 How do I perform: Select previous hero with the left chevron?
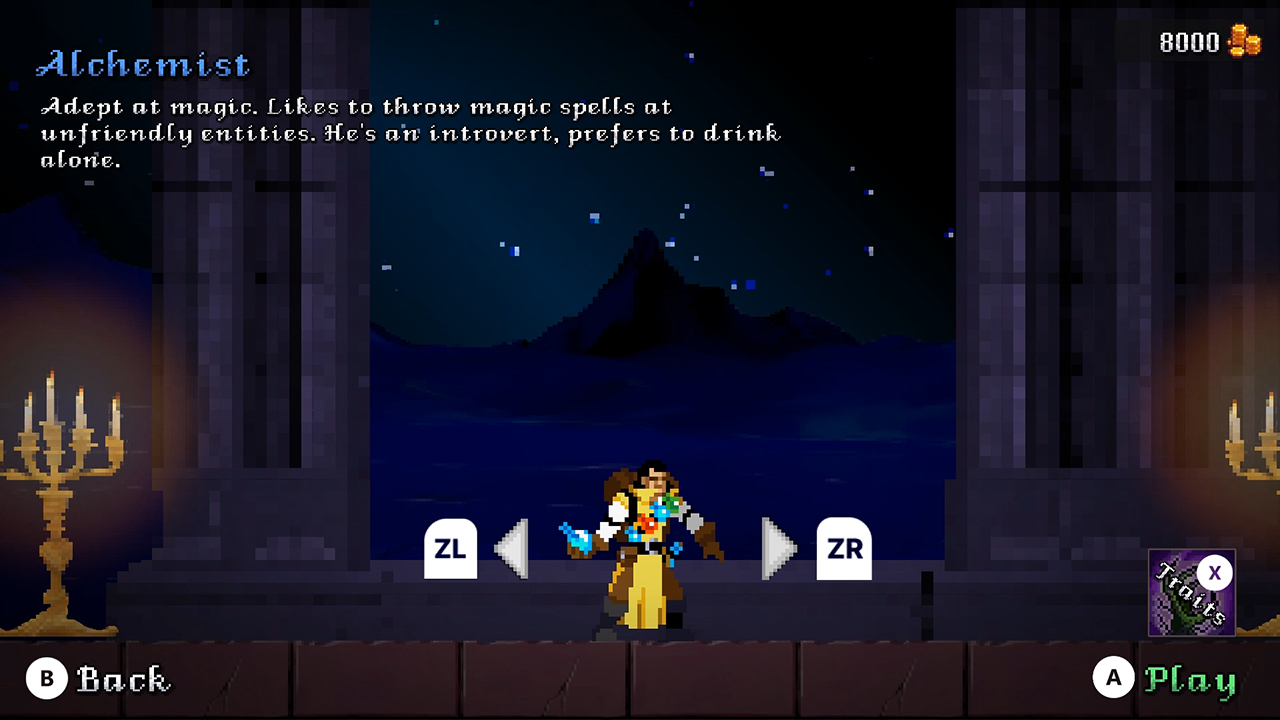coord(513,548)
